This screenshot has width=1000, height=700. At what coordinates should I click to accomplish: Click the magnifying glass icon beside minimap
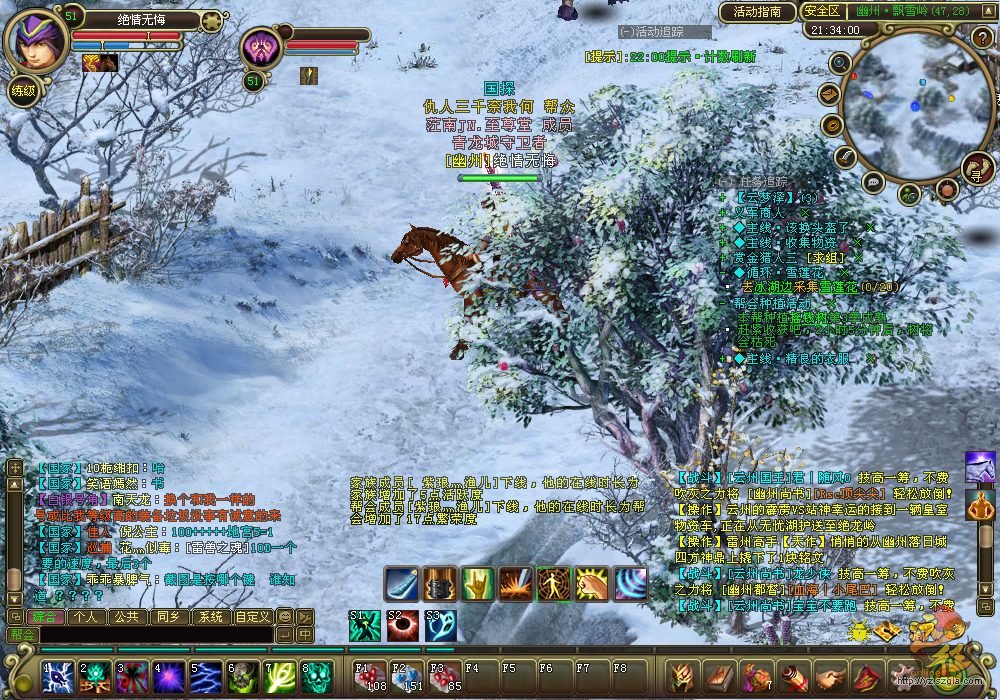840,65
